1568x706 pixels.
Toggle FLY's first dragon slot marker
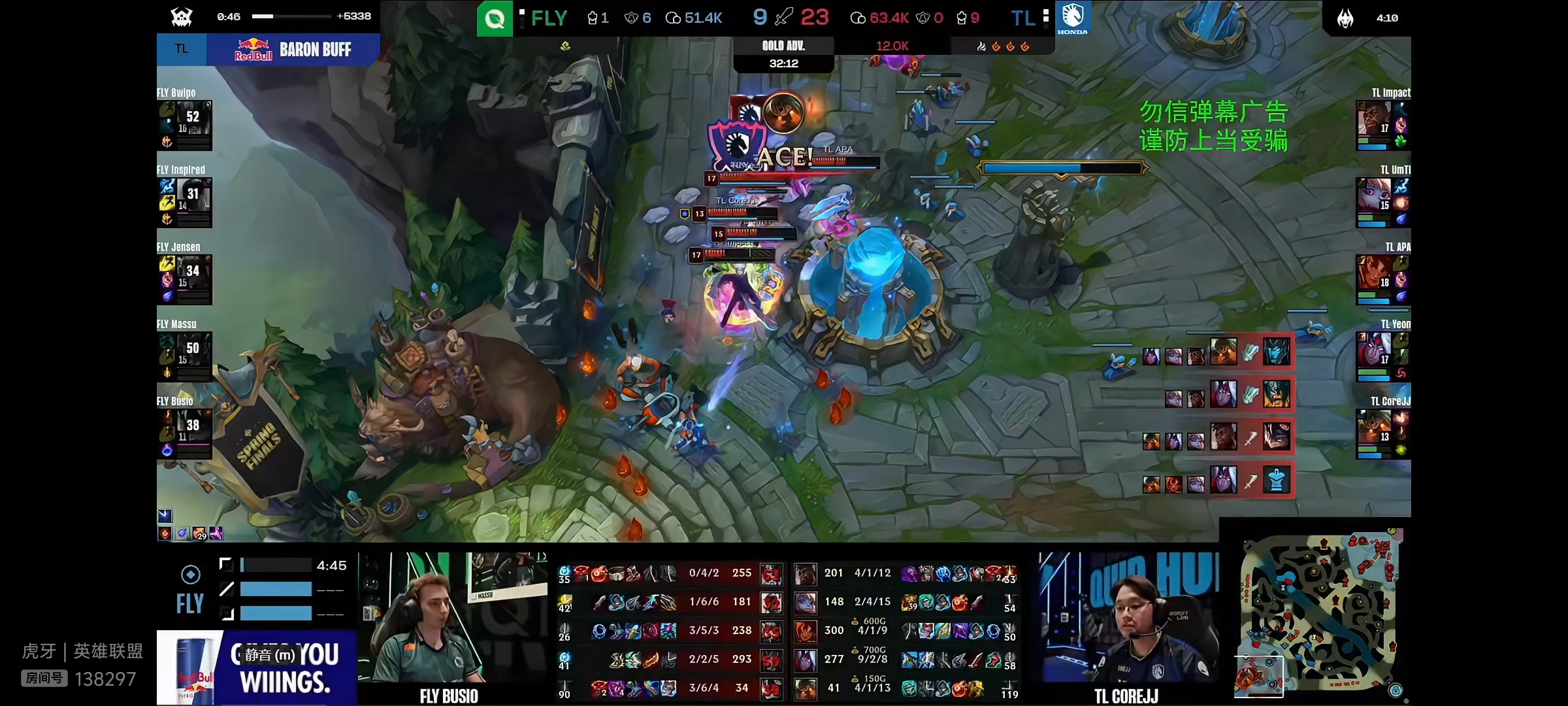pyautogui.click(x=564, y=46)
